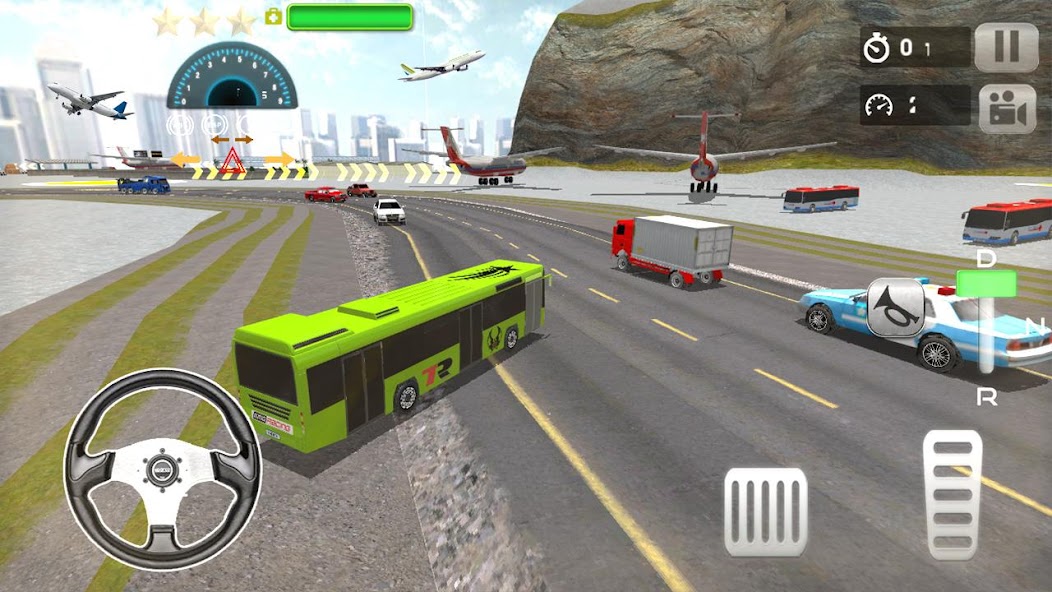Turn on the left turn signal
Screen dimensions: 1052x592
coord(185,159)
